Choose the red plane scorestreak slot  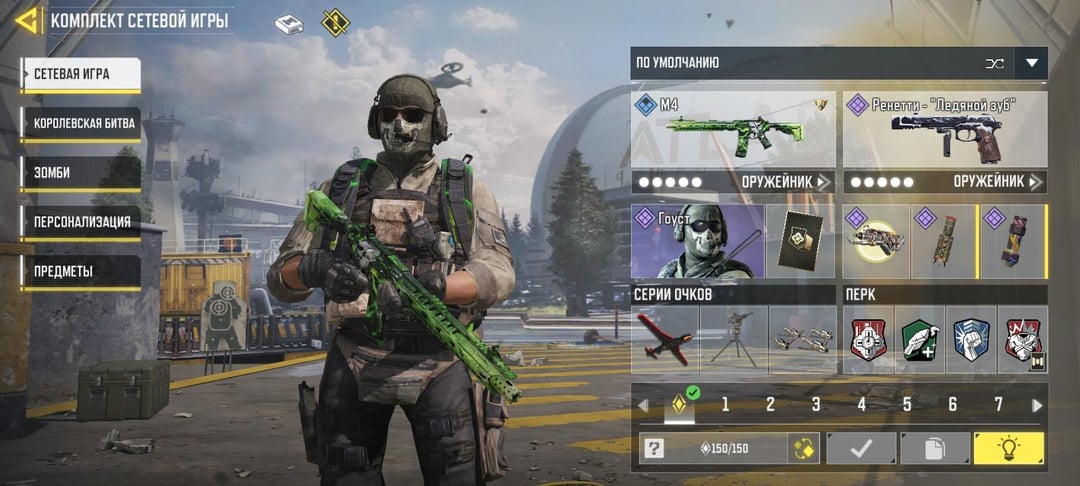(665, 340)
